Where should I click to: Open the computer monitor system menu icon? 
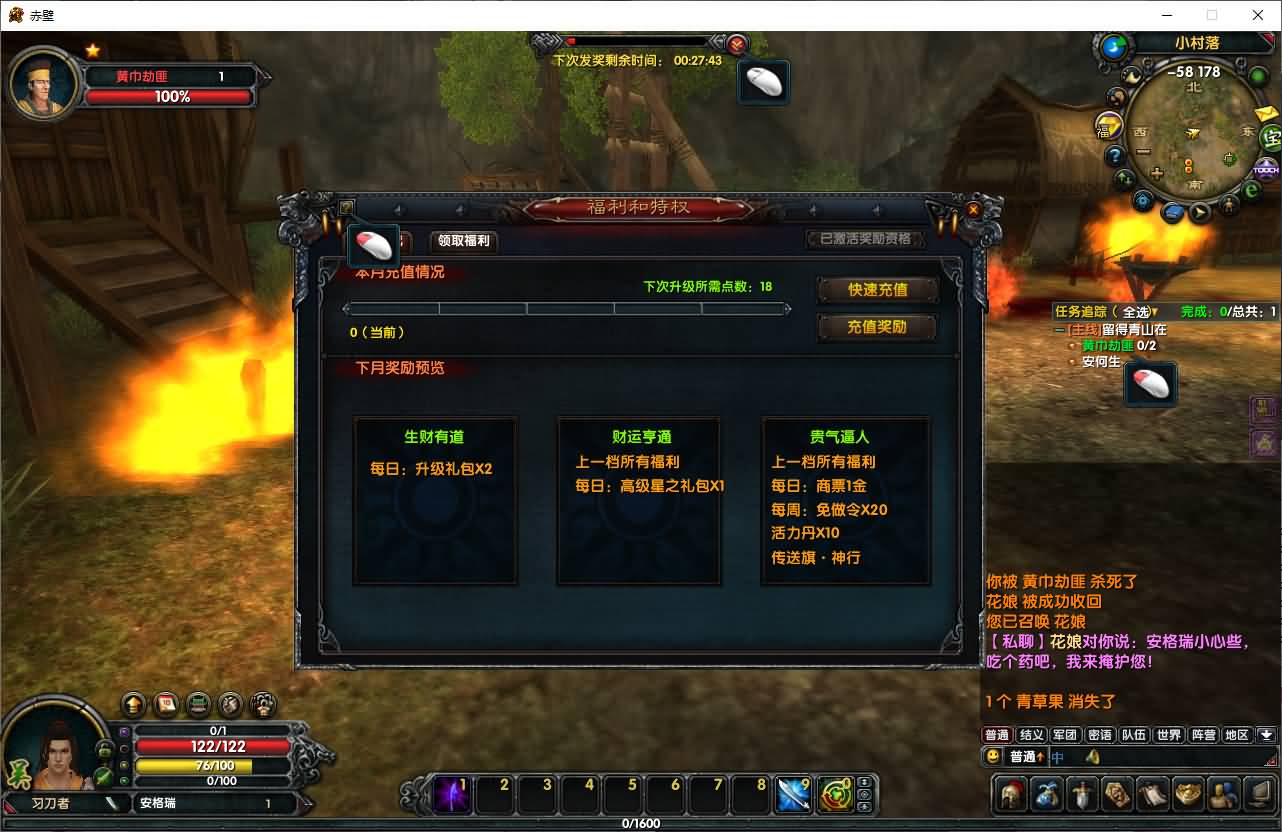pos(1257,795)
